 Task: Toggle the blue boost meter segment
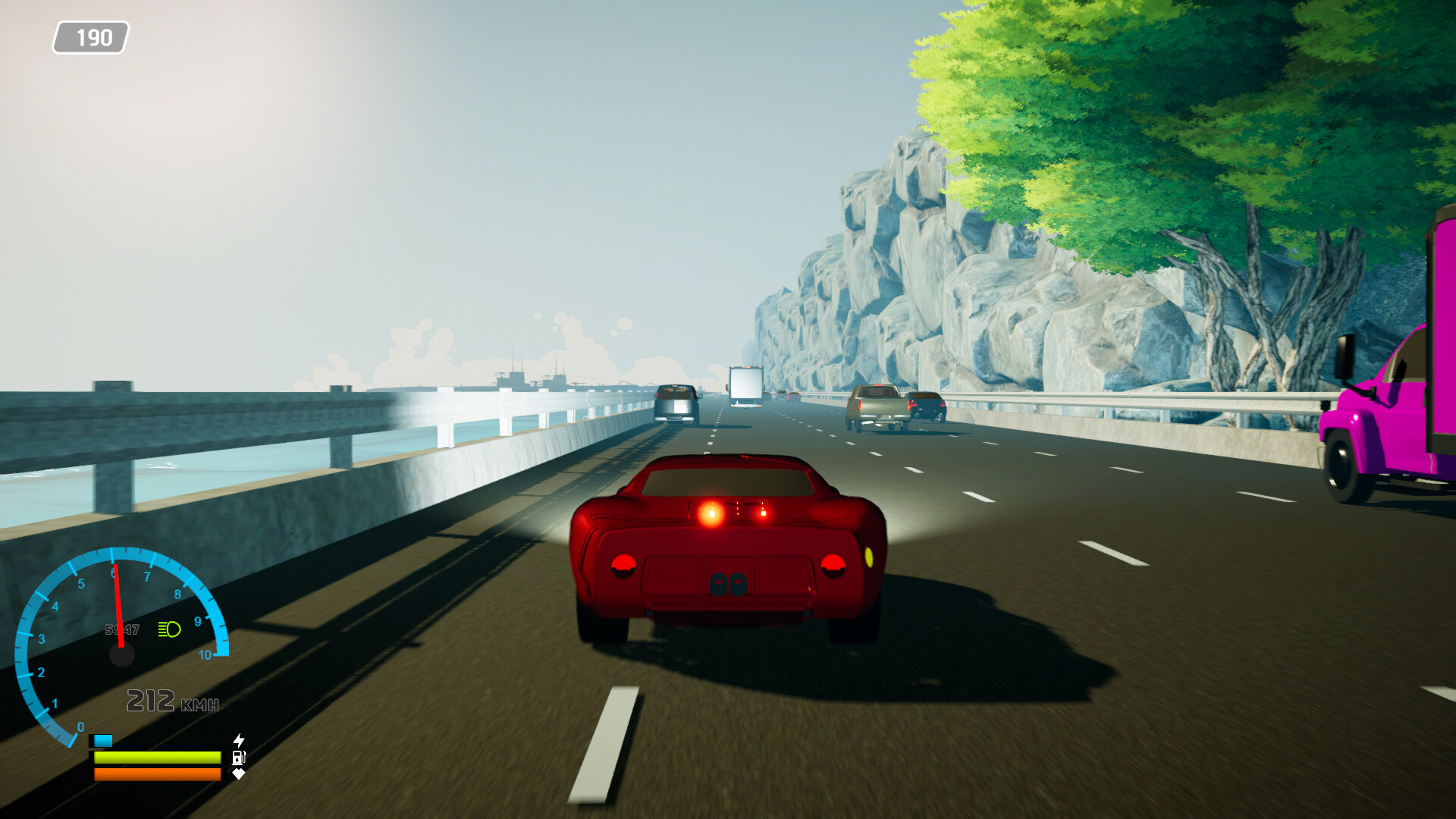(x=104, y=739)
